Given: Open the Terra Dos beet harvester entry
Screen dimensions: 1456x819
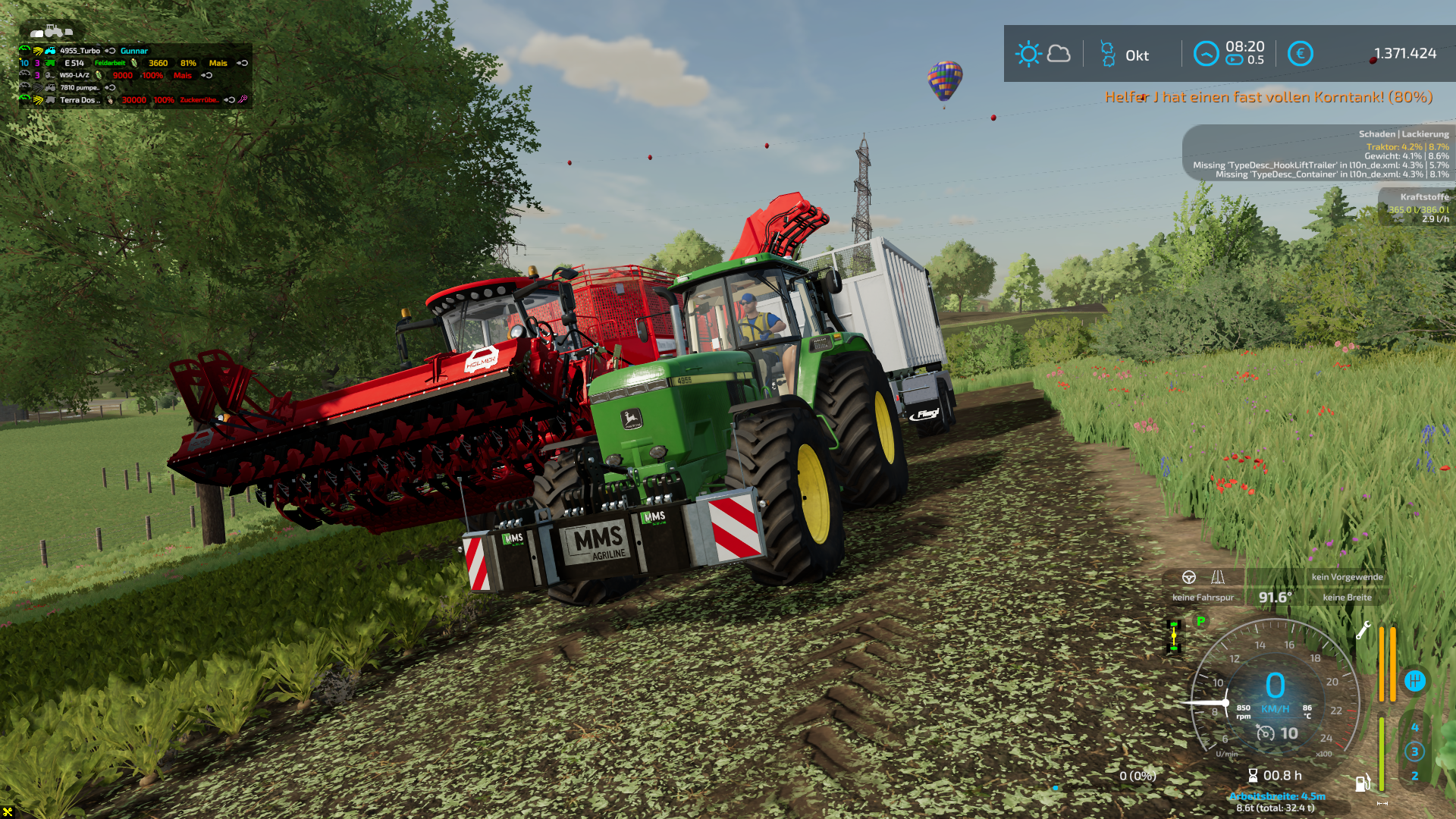Looking at the screenshot, I should 79,99.
